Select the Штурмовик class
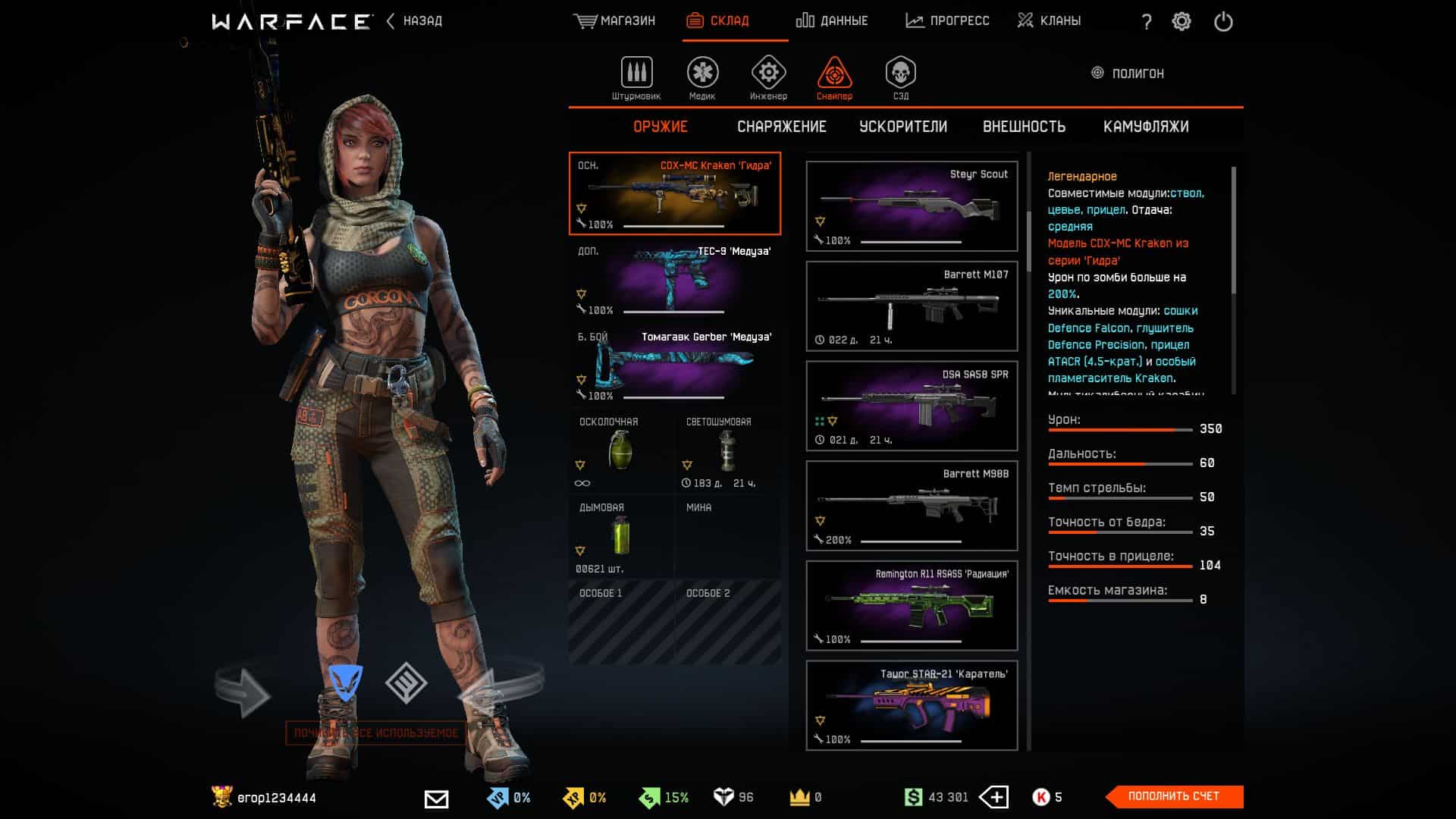Screen dimensions: 1456x819 click(x=636, y=78)
